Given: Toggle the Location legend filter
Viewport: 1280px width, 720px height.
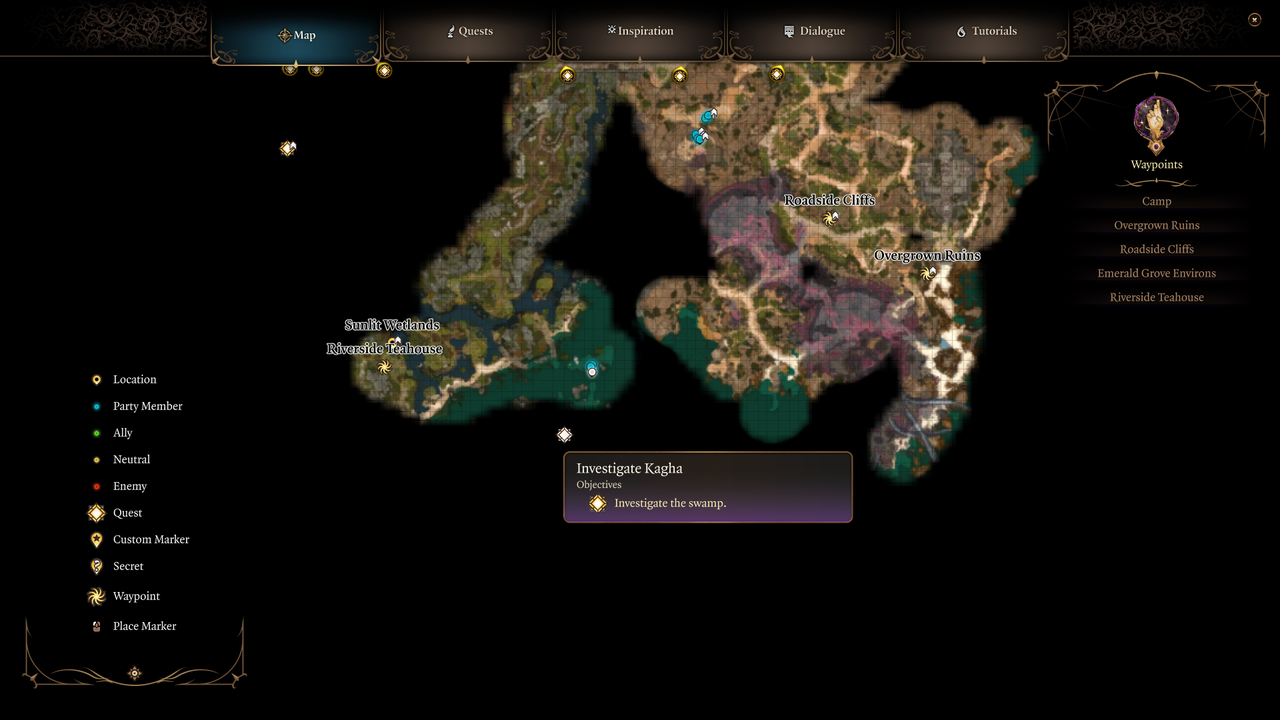Looking at the screenshot, I should pos(134,380).
